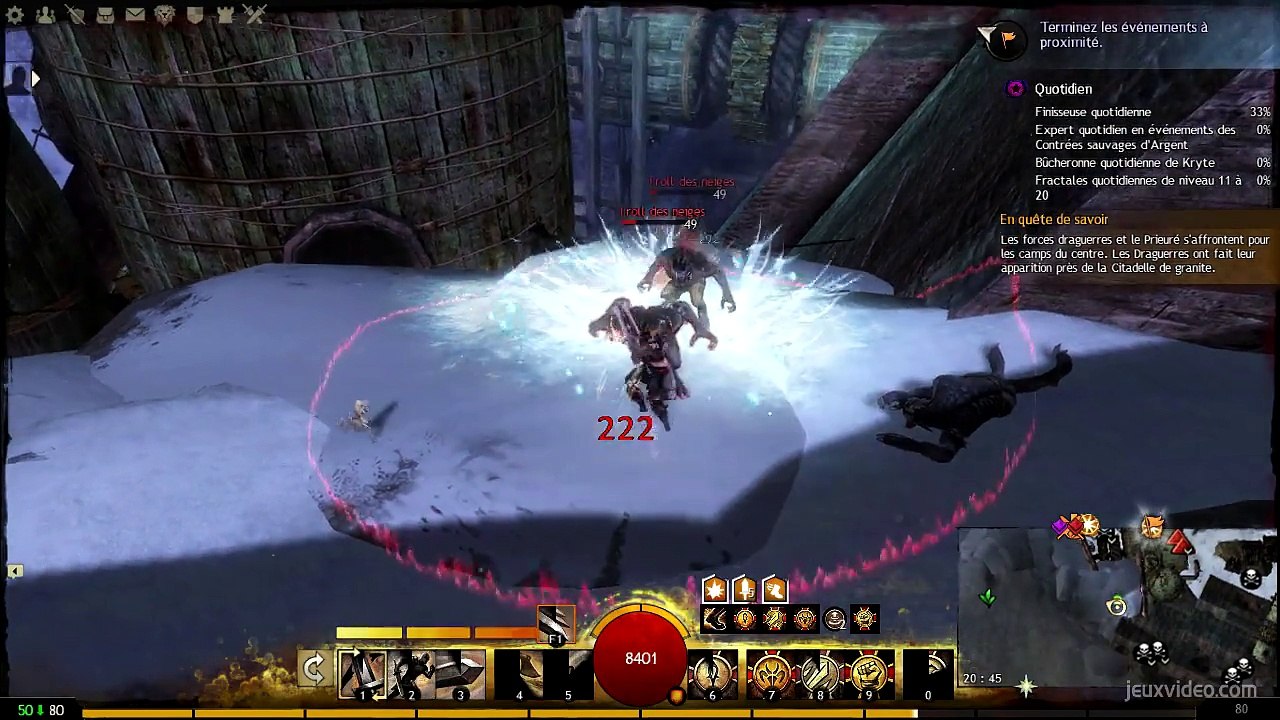Open the contacts and LFG panel
Viewport: 1280px width, 720px height.
45,15
